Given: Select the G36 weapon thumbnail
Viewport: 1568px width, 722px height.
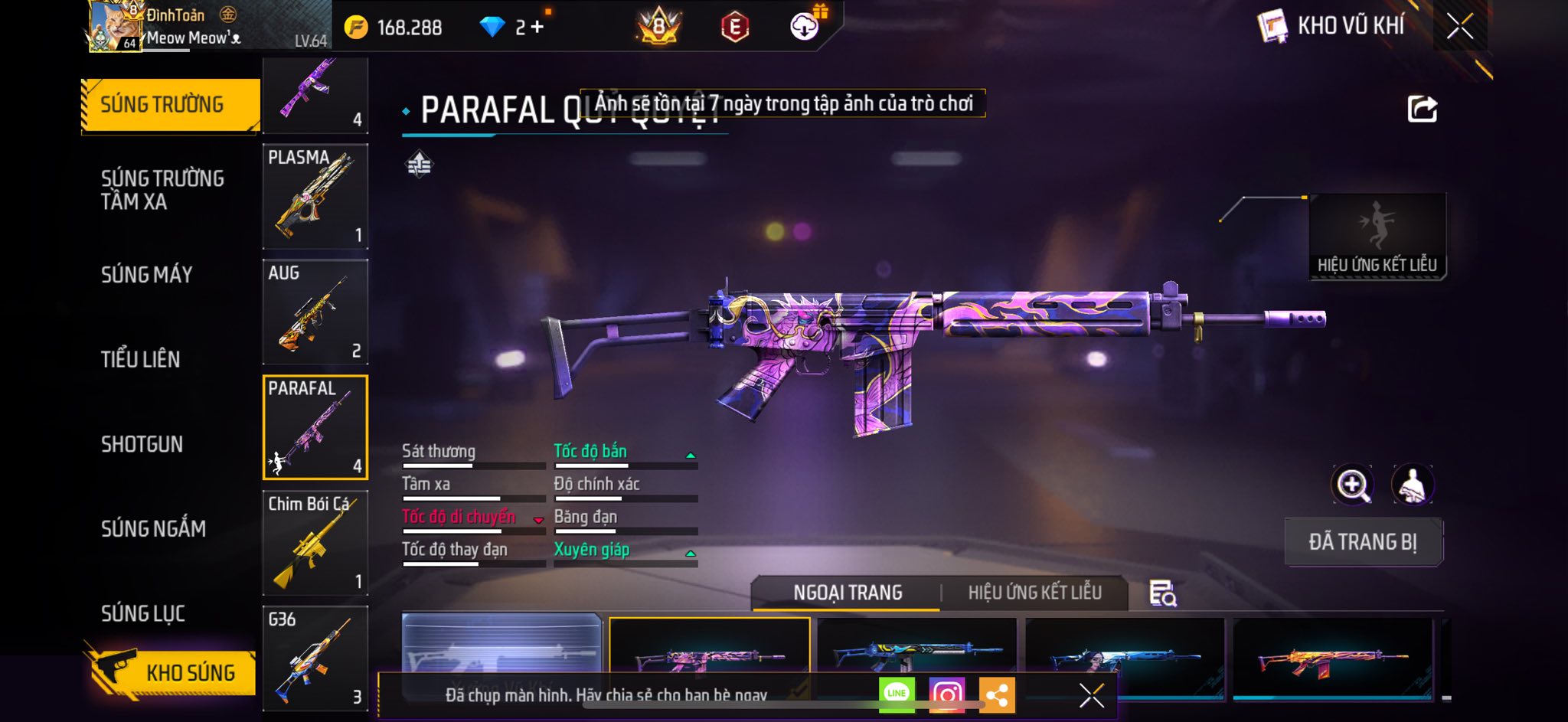Looking at the screenshot, I should [x=315, y=658].
